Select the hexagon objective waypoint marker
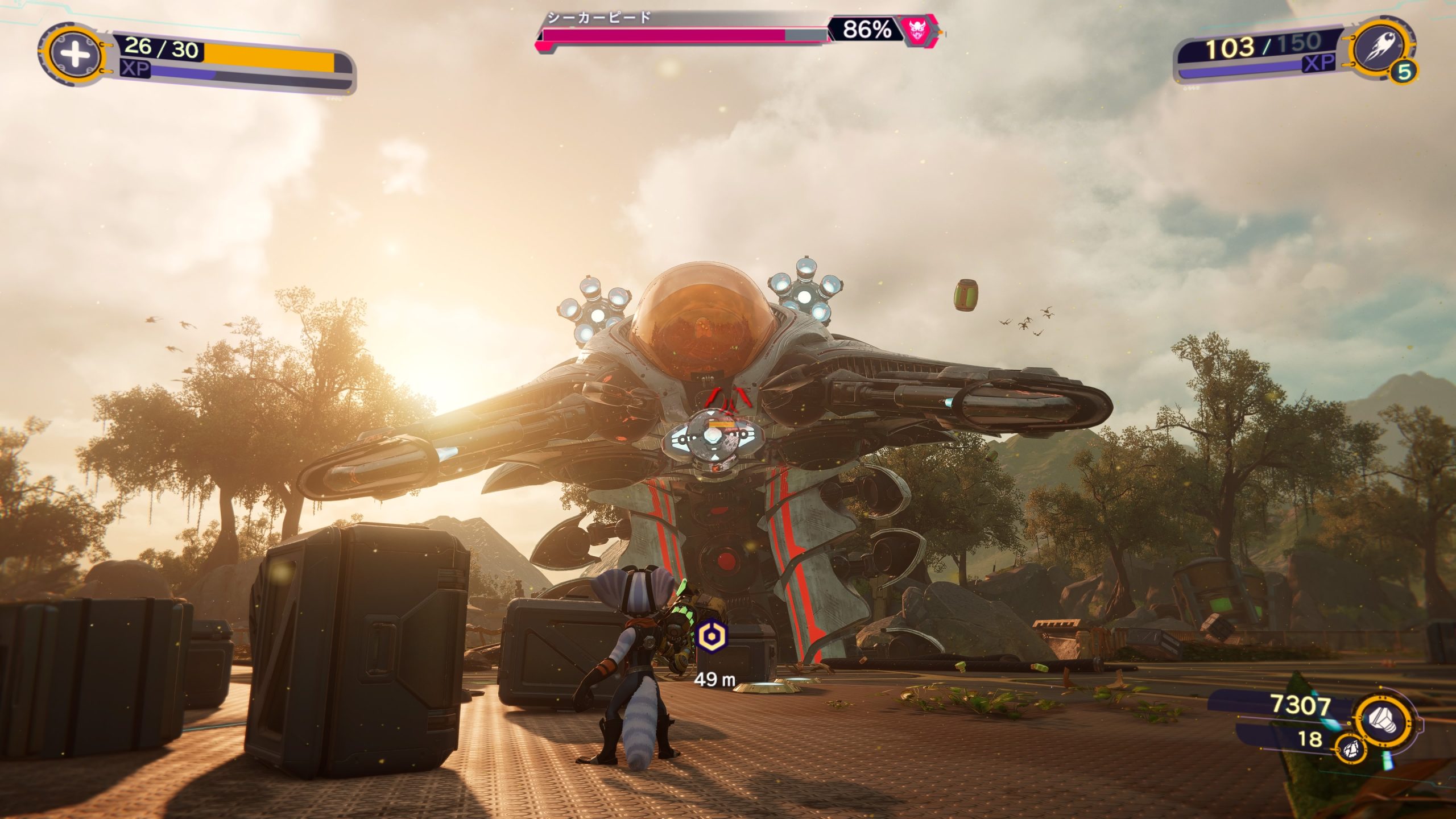Image resolution: width=1456 pixels, height=819 pixels. [710, 635]
